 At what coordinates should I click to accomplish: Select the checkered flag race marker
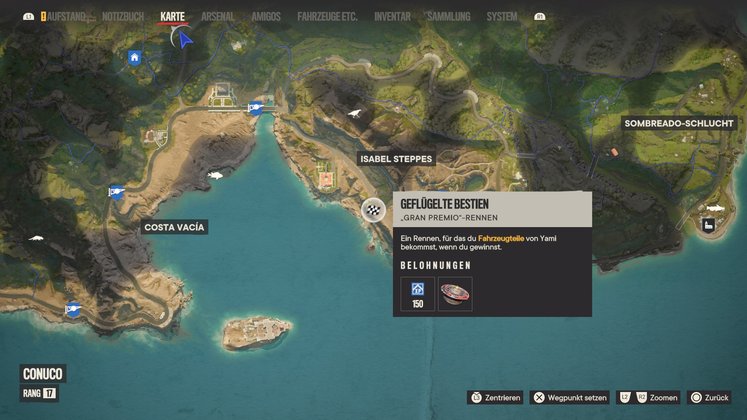tap(373, 209)
